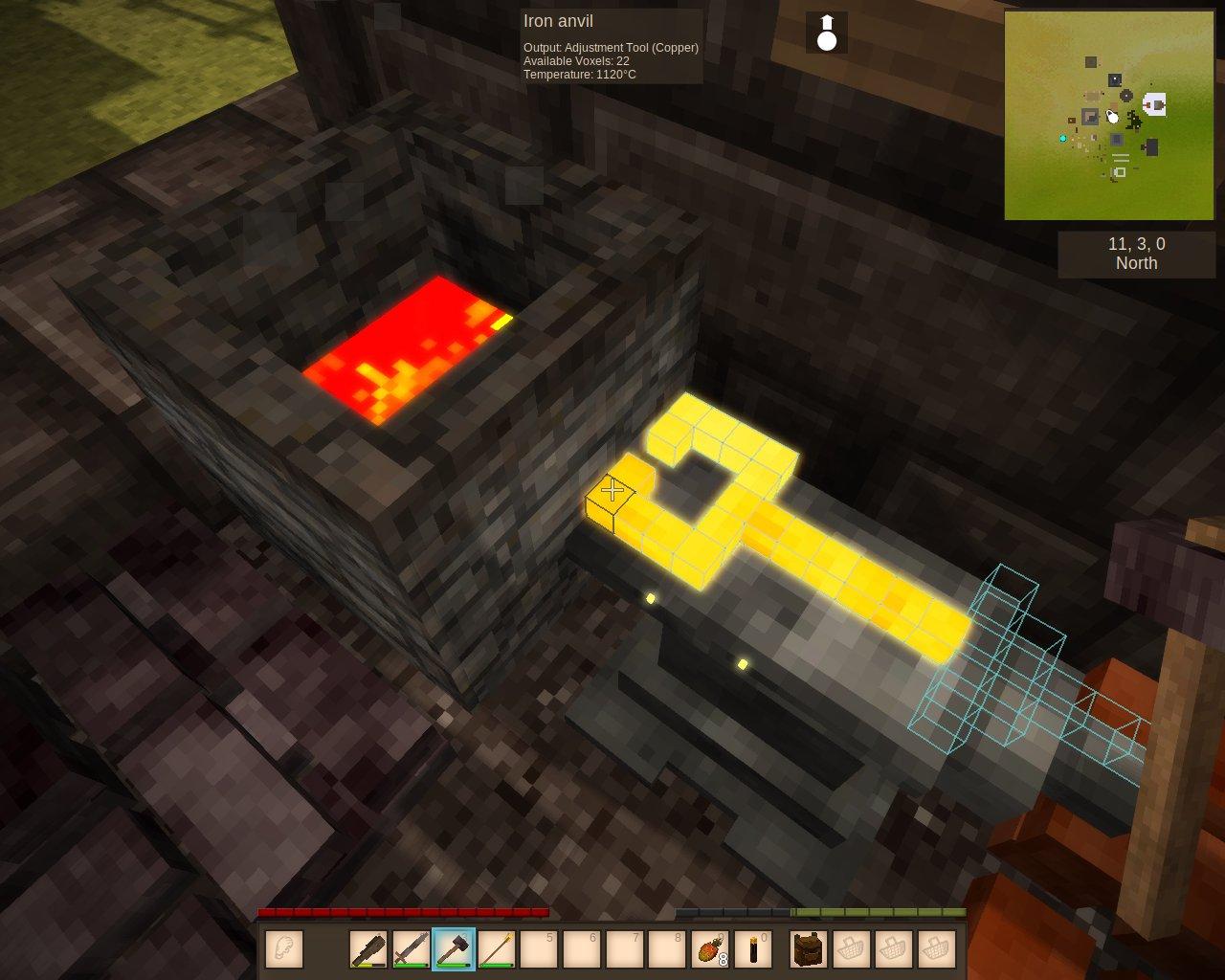Click the minimap

pos(1109,116)
